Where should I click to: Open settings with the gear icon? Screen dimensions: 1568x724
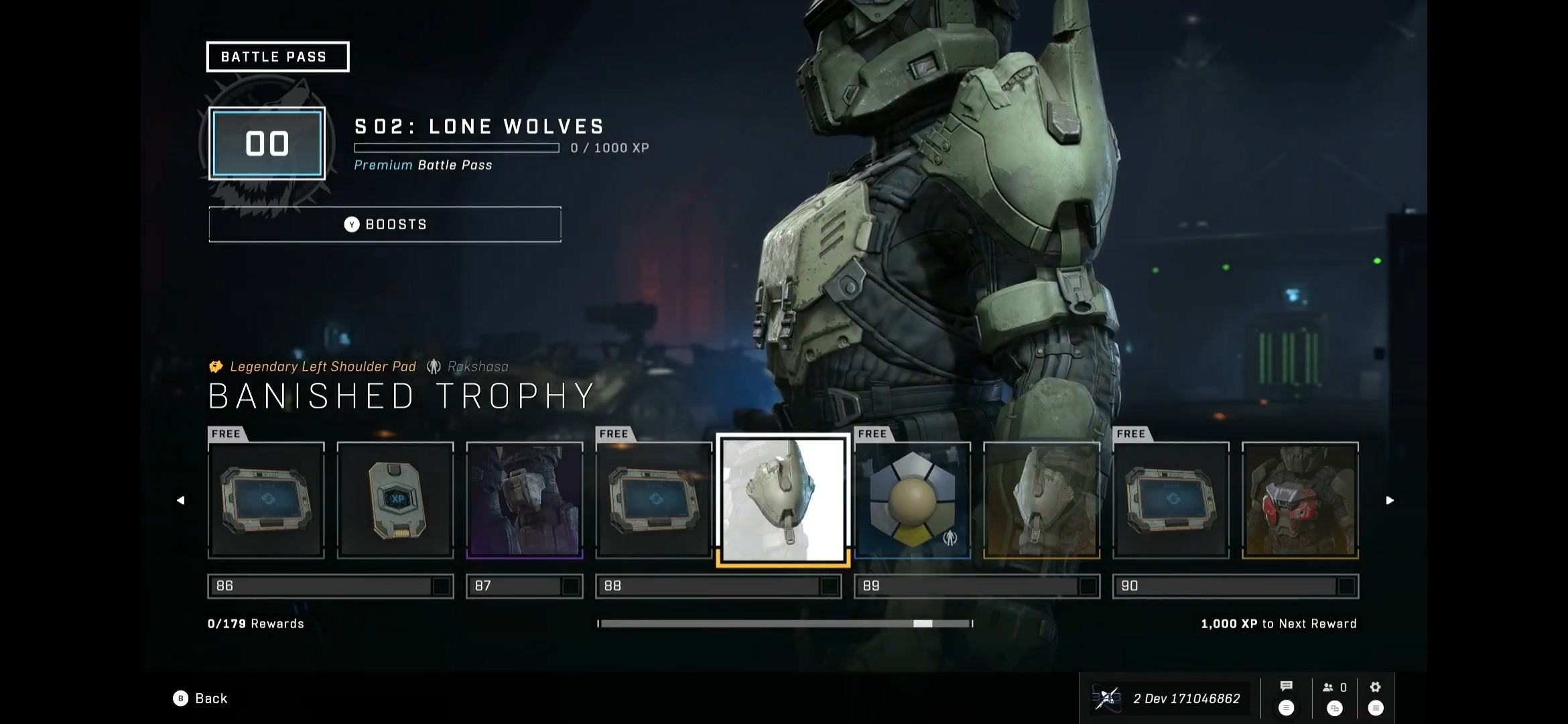point(1375,687)
